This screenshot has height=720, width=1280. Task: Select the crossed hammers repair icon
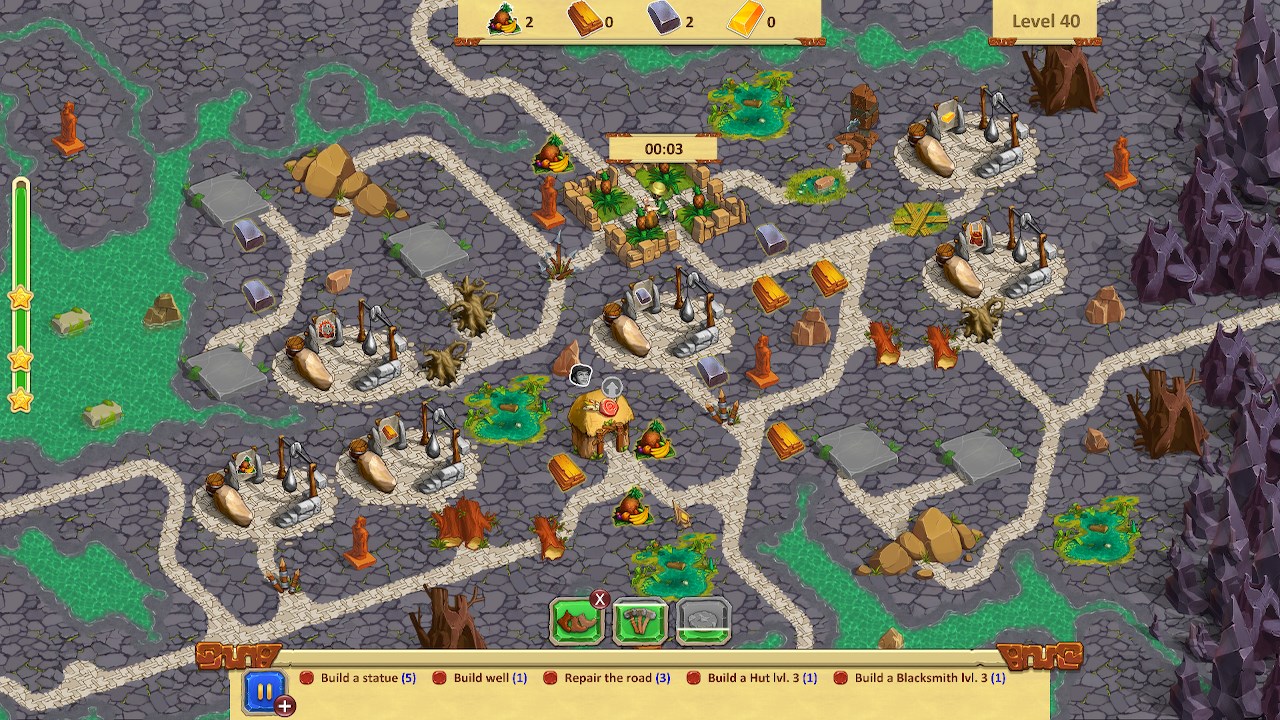[x=638, y=618]
